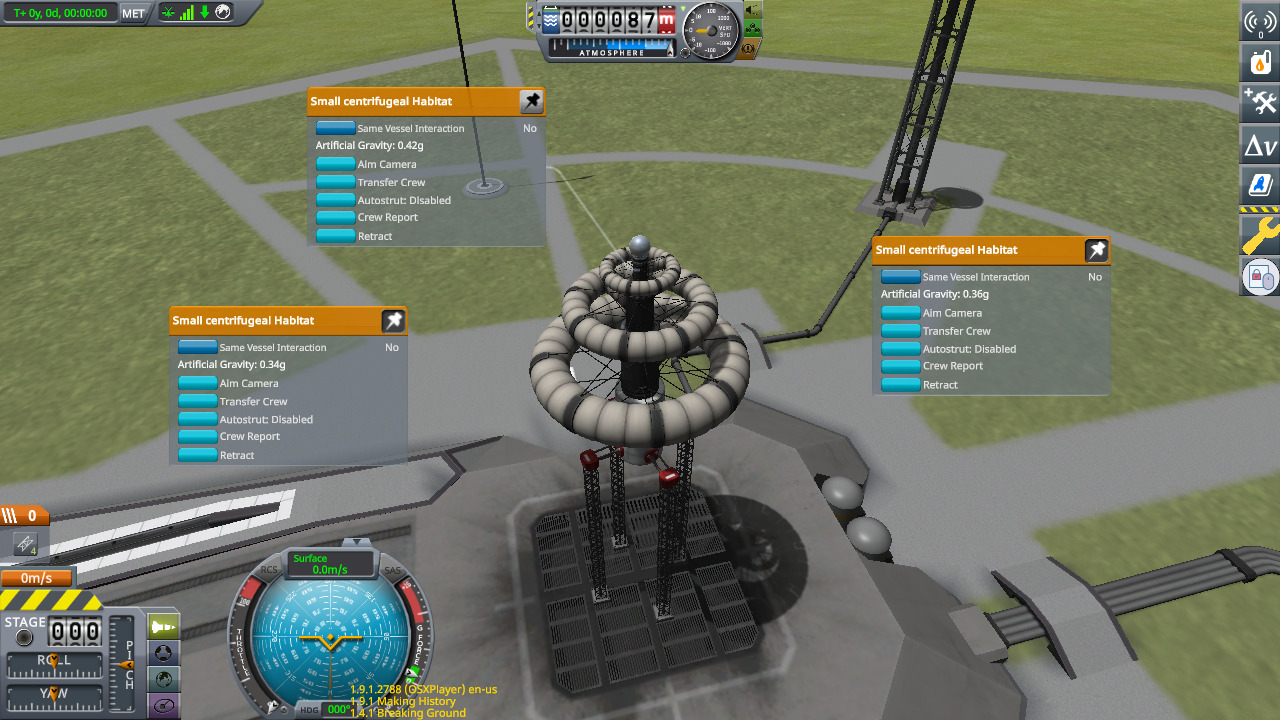Screen dimensions: 1280x720
Task: Switch the MET time display mode
Action: [x=133, y=13]
